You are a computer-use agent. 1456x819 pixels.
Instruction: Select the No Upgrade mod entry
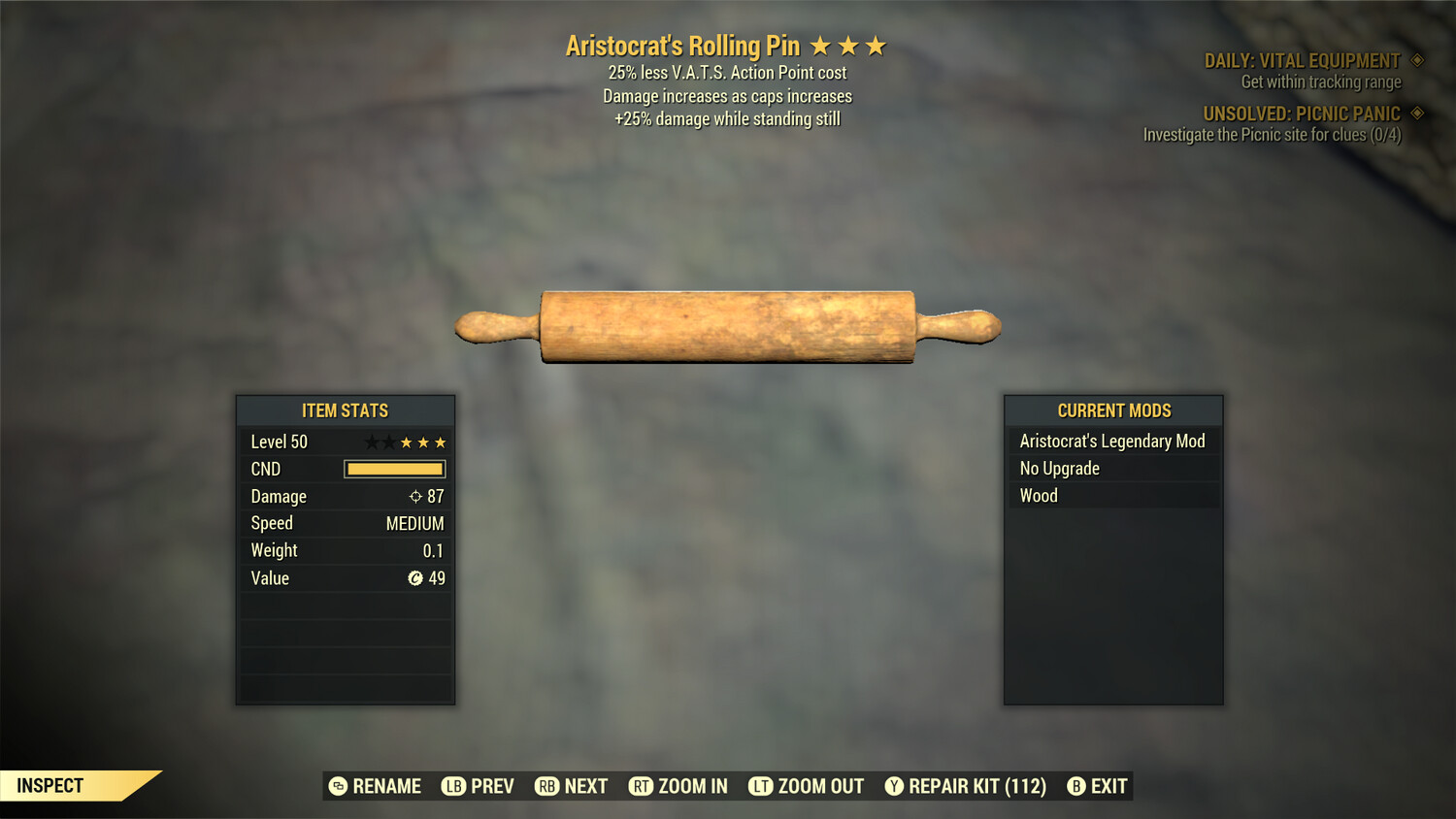(x=1060, y=469)
